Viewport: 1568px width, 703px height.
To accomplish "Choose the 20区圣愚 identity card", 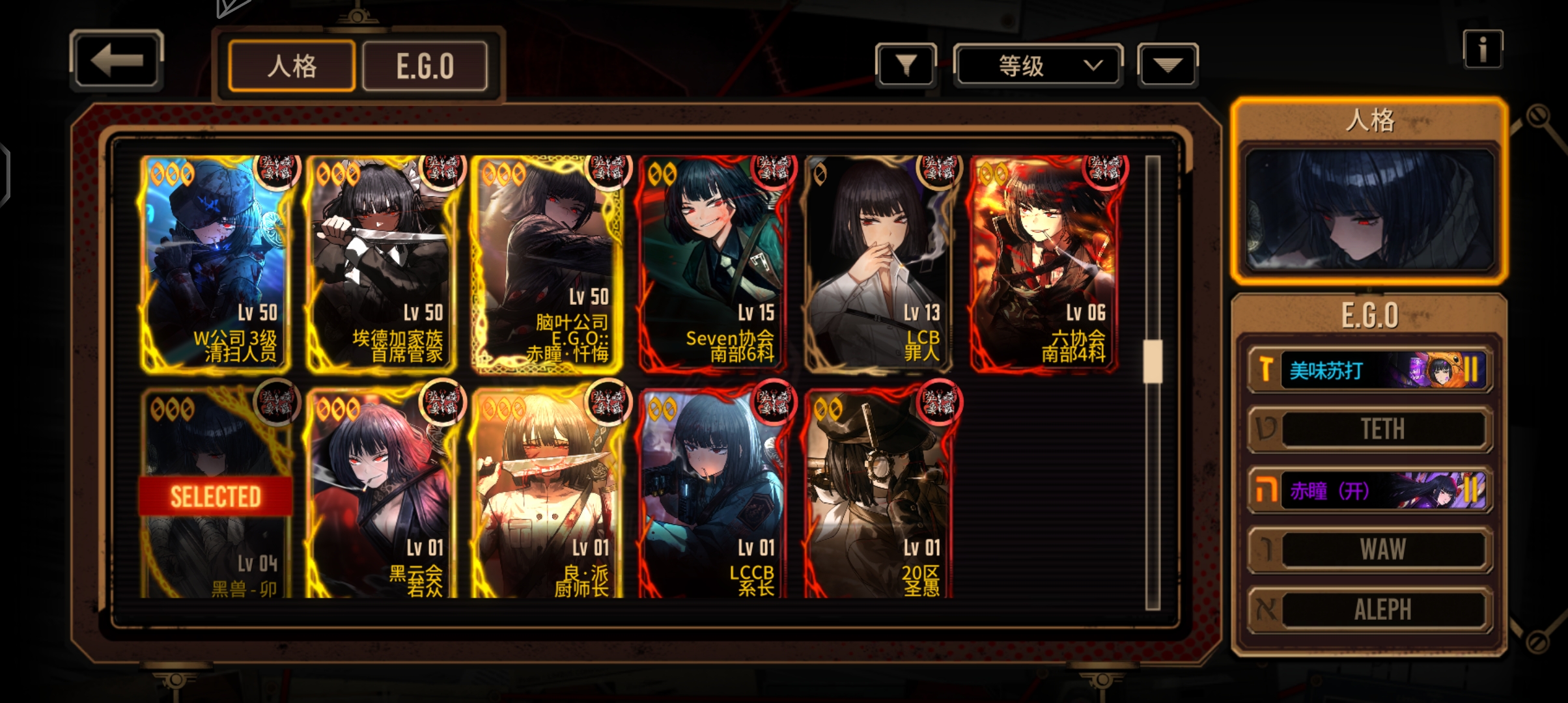I will [878, 495].
